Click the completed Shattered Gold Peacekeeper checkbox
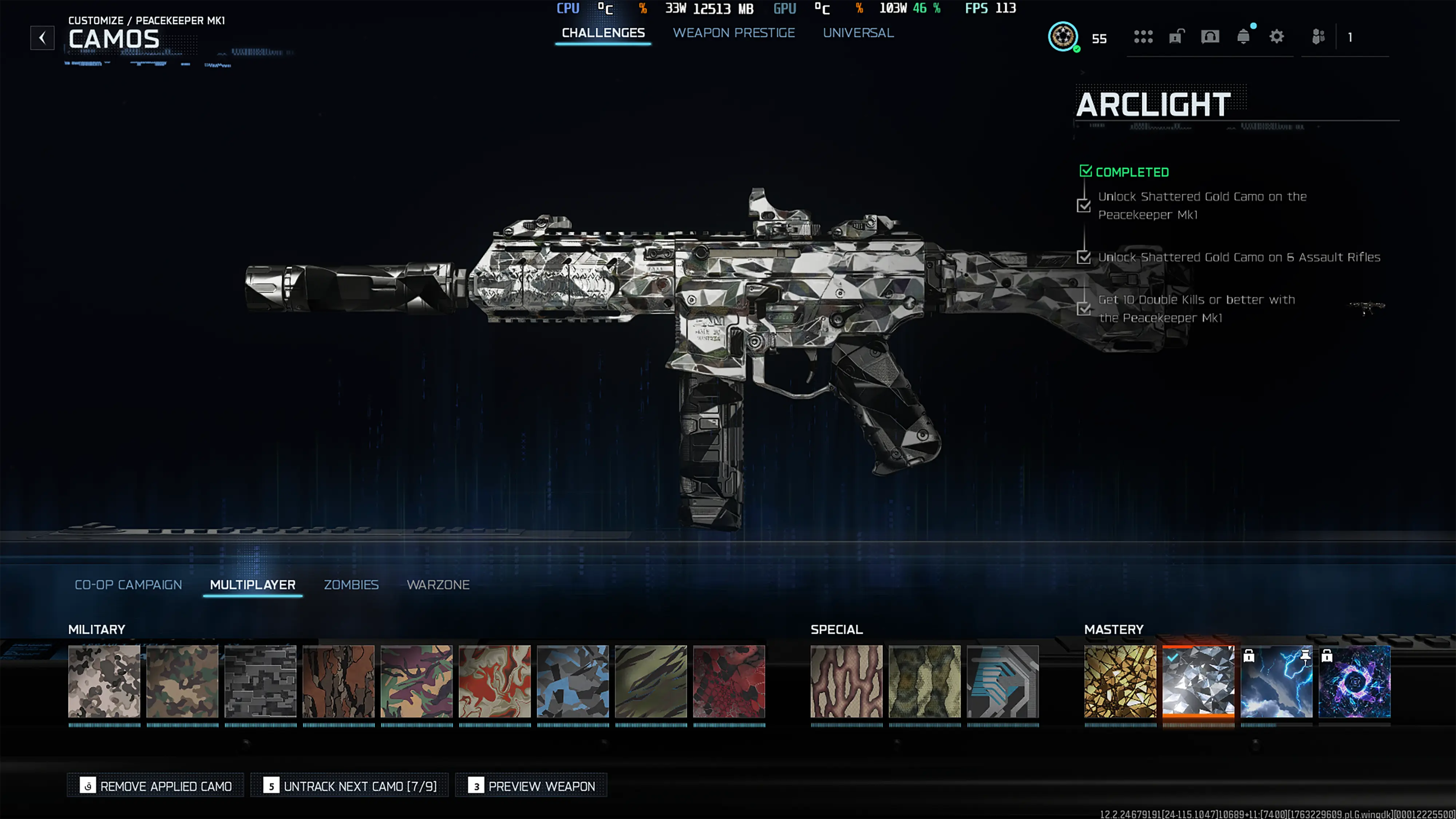 tap(1084, 206)
